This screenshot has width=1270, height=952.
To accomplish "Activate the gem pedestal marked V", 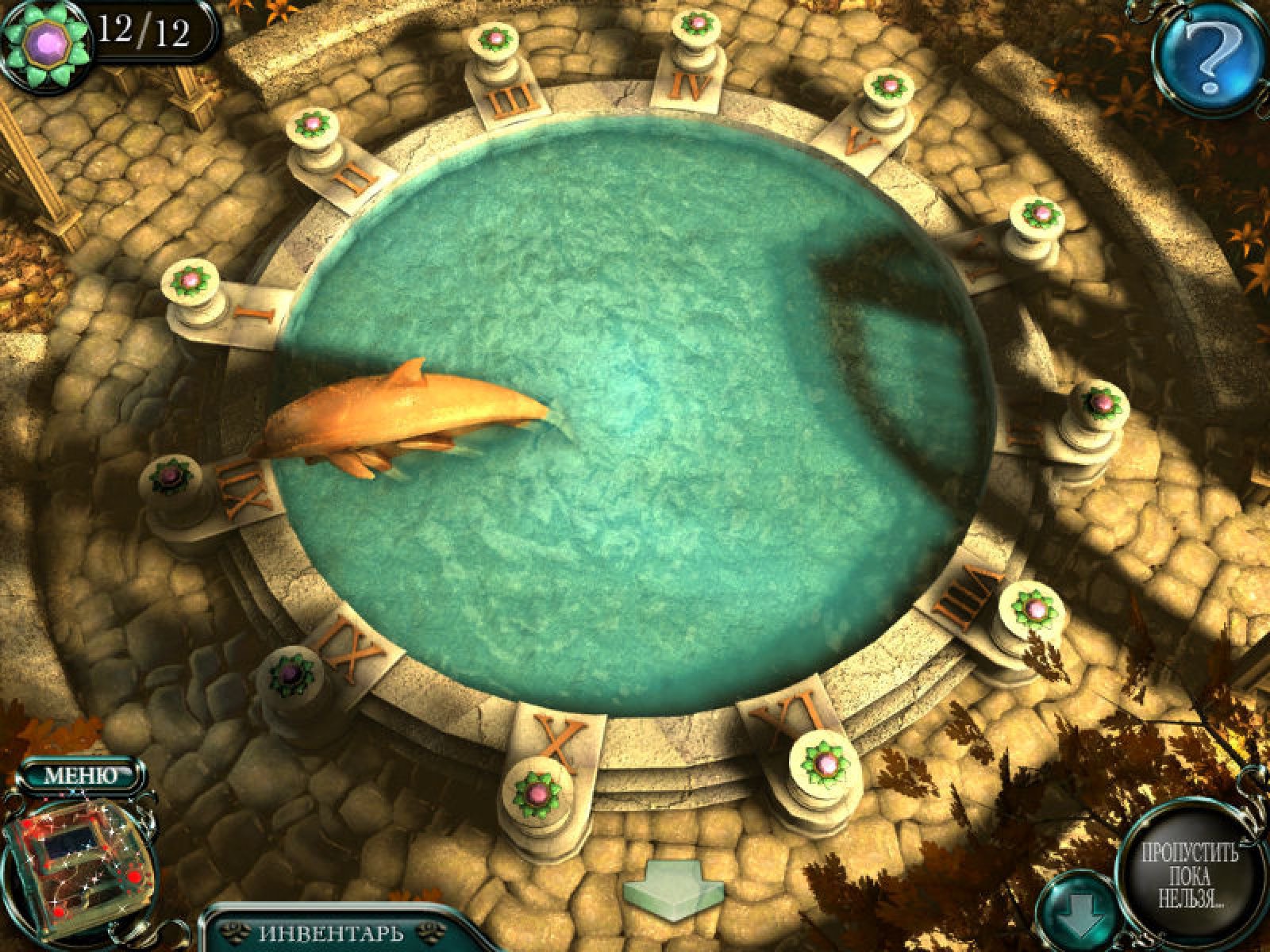I will pos(888,85).
